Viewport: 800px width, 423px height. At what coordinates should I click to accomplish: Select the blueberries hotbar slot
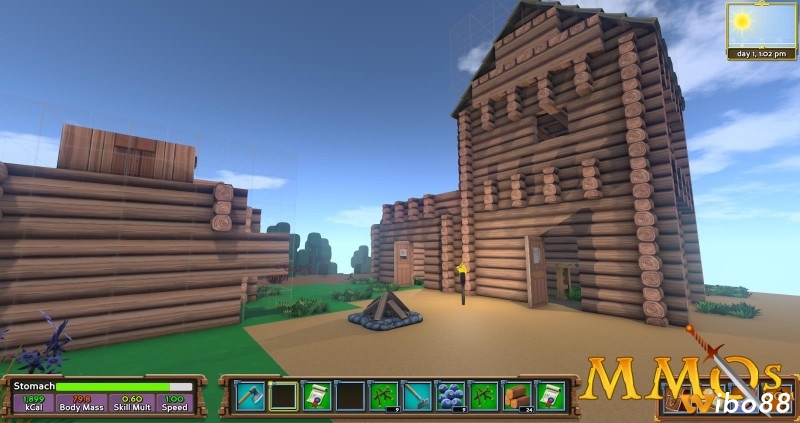coord(451,396)
